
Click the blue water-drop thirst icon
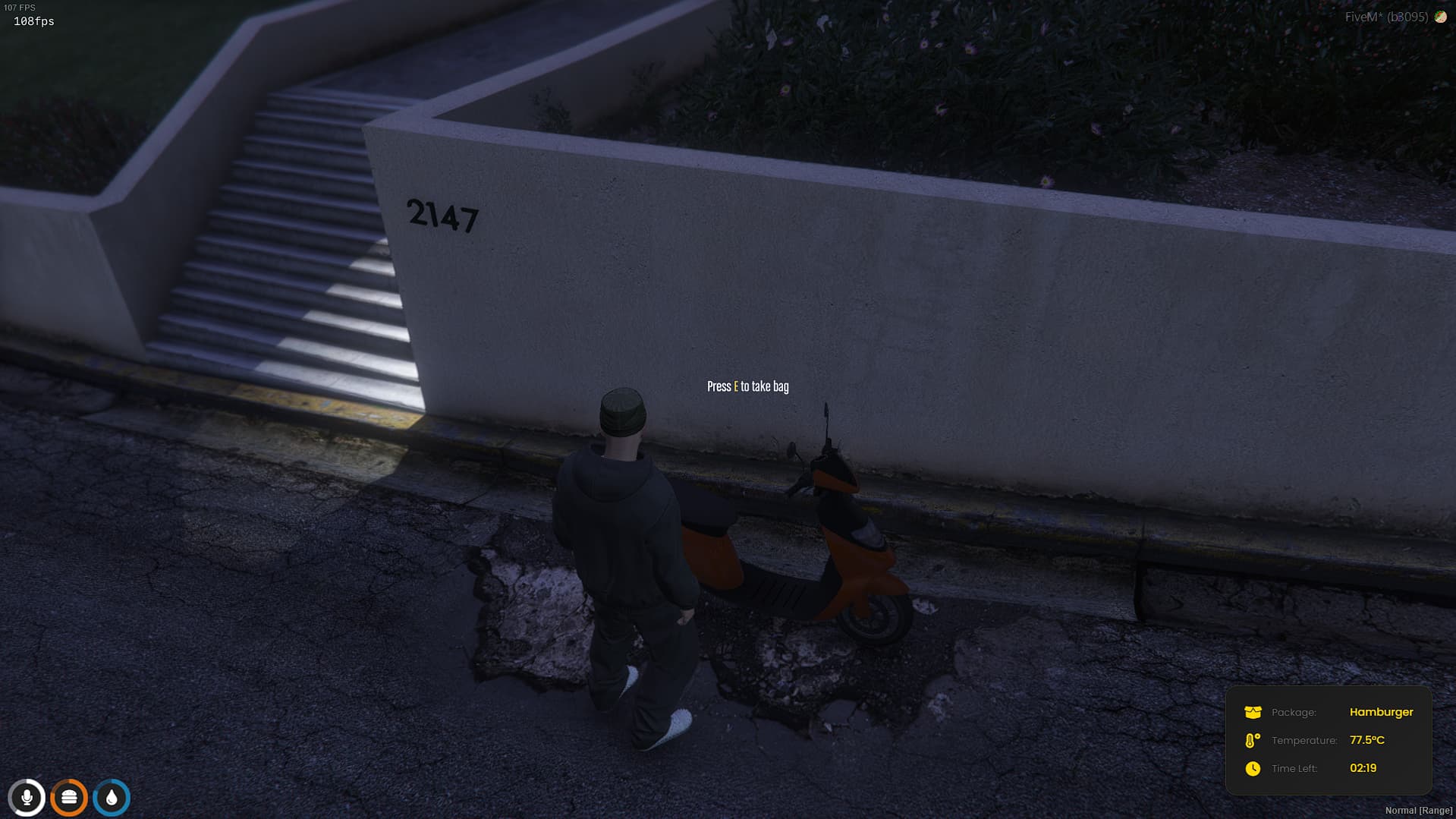(x=111, y=797)
